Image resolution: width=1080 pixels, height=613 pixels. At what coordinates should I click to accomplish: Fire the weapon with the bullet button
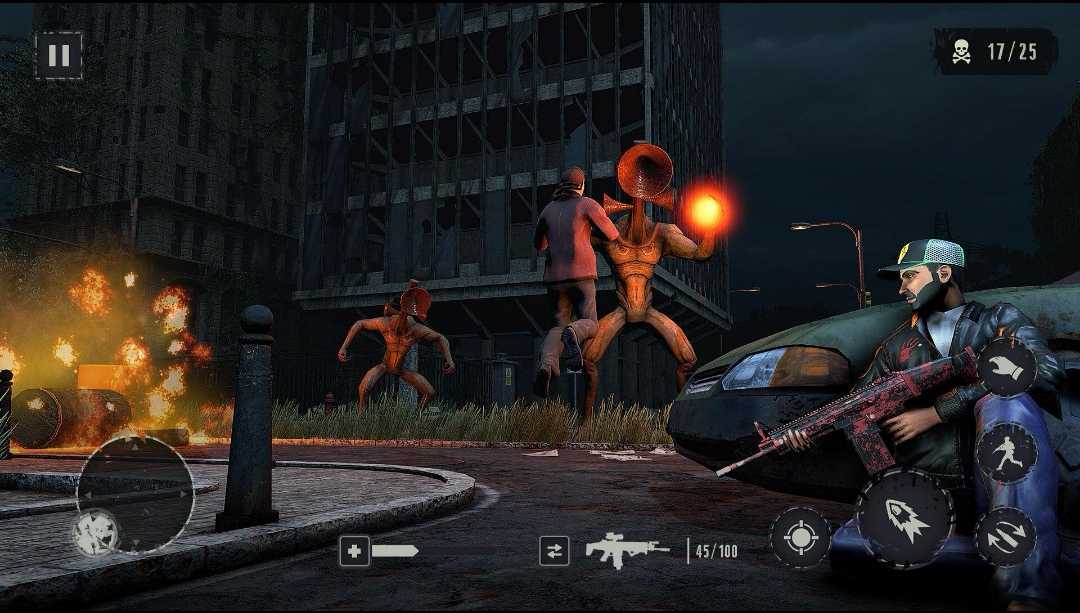tap(906, 519)
